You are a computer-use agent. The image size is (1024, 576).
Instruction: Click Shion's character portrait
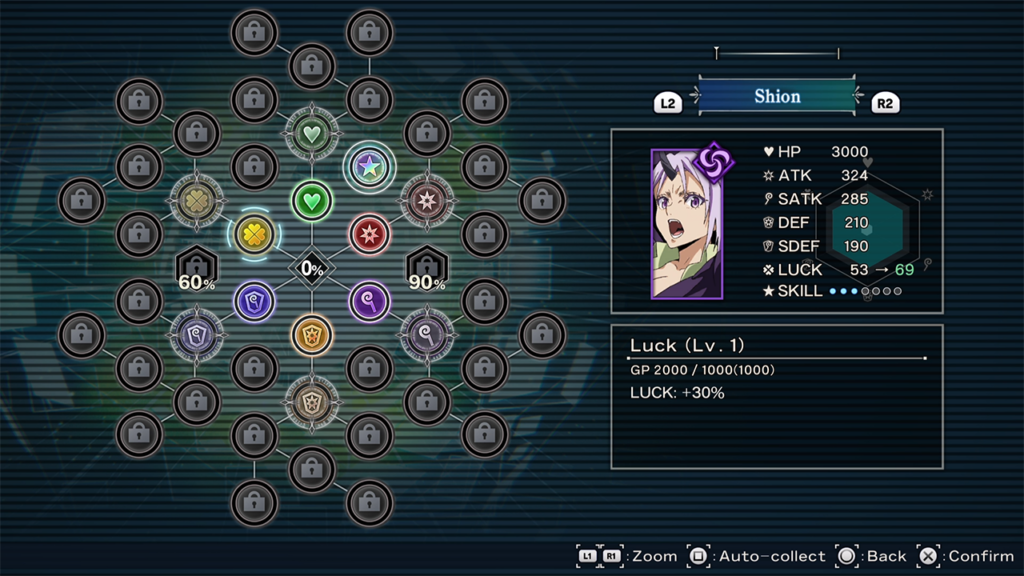[x=687, y=224]
